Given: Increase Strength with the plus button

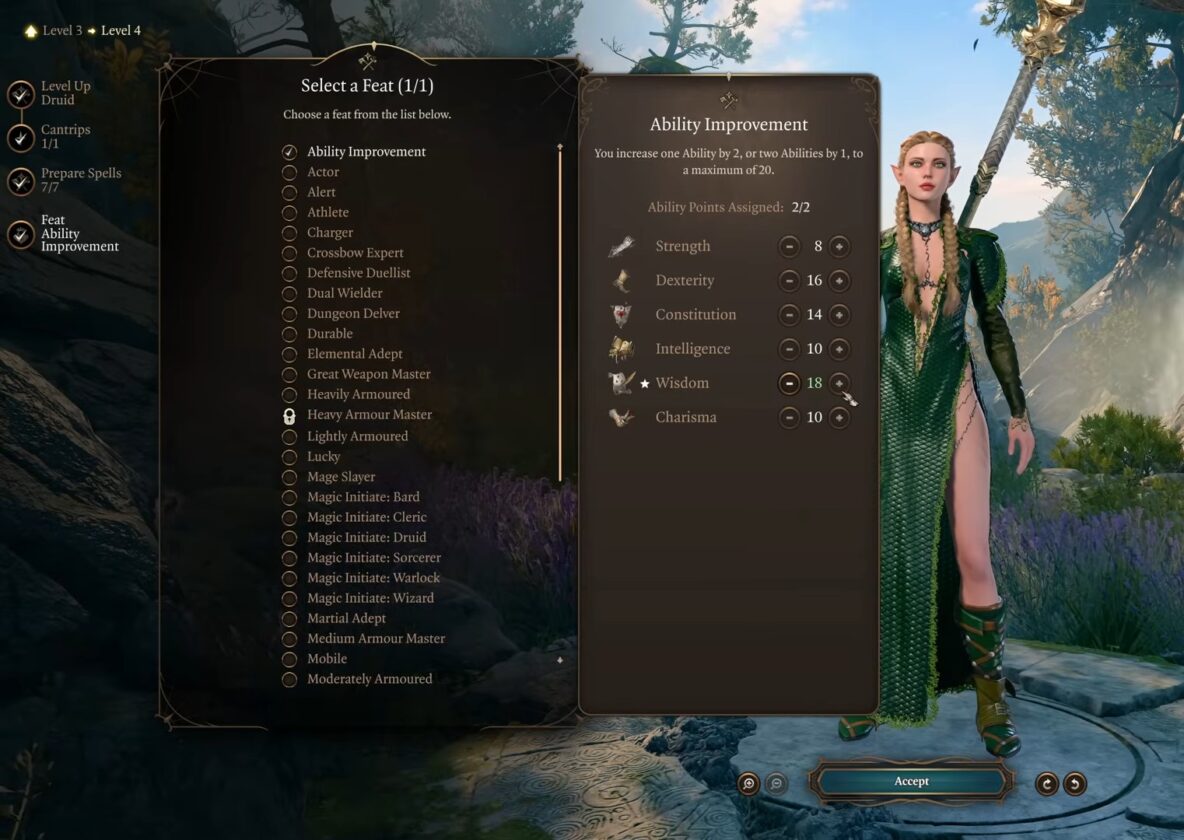Looking at the screenshot, I should tap(839, 246).
